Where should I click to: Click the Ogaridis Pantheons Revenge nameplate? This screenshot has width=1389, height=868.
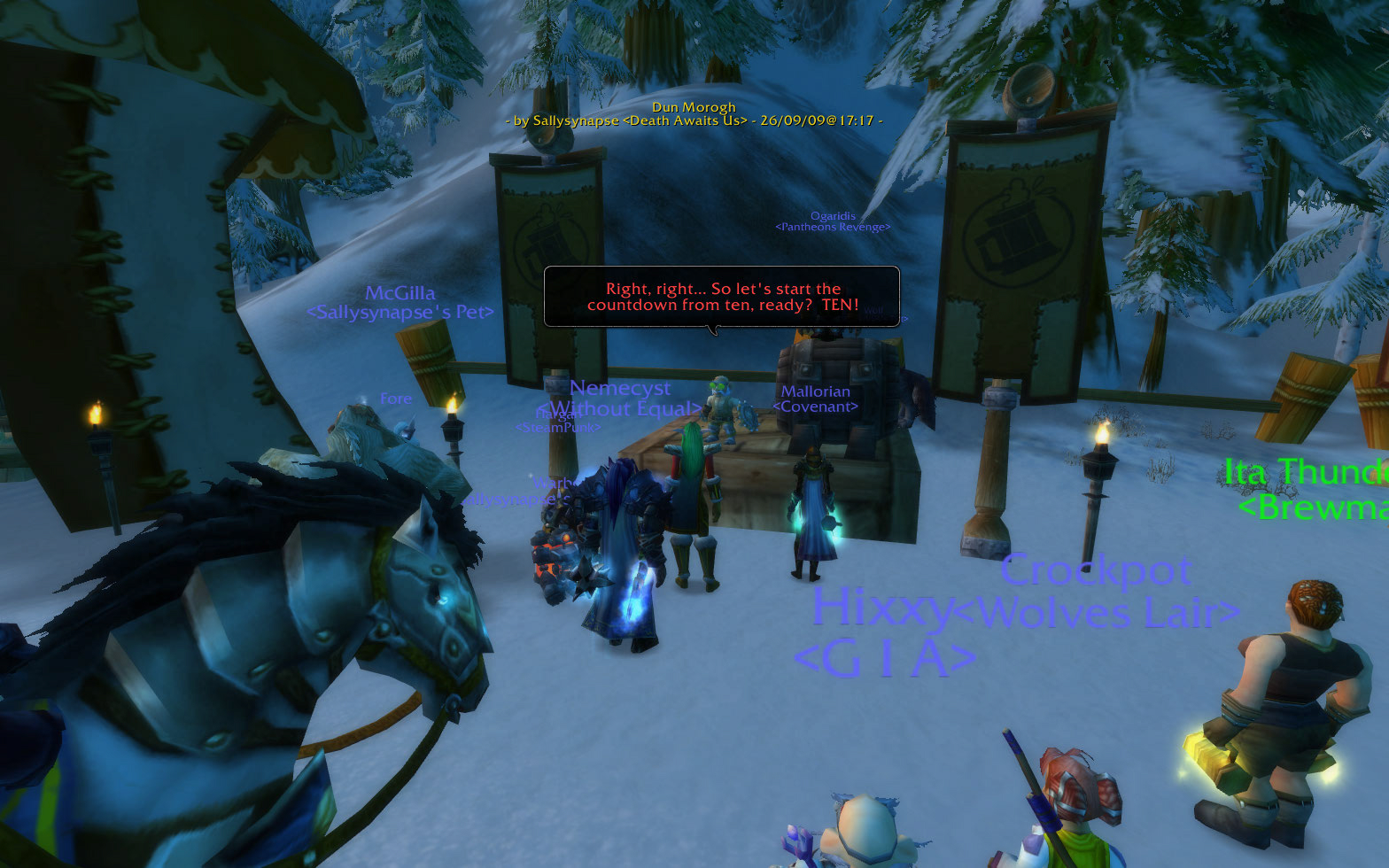coord(831,221)
